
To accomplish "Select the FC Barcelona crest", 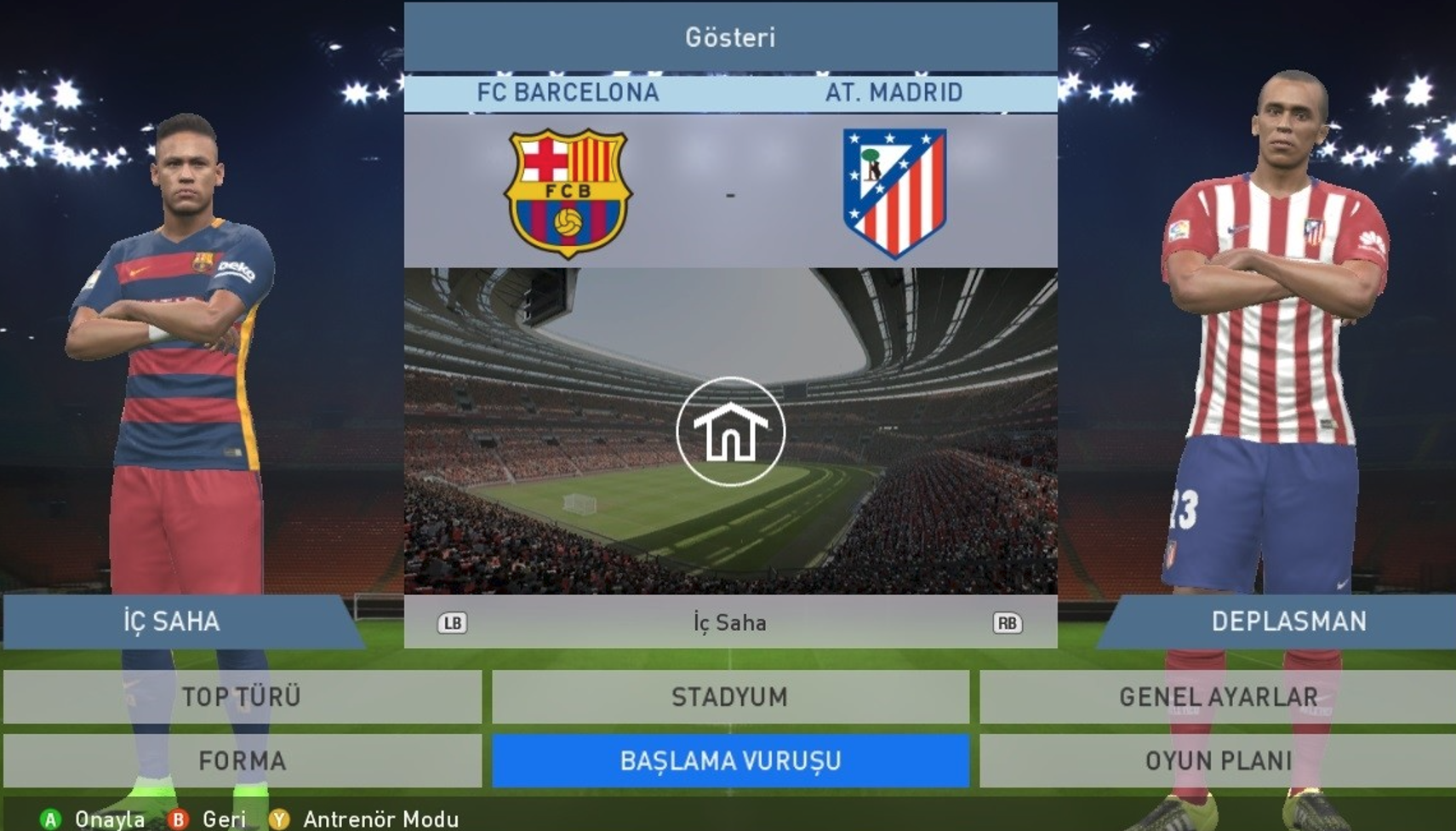I will point(568,192).
